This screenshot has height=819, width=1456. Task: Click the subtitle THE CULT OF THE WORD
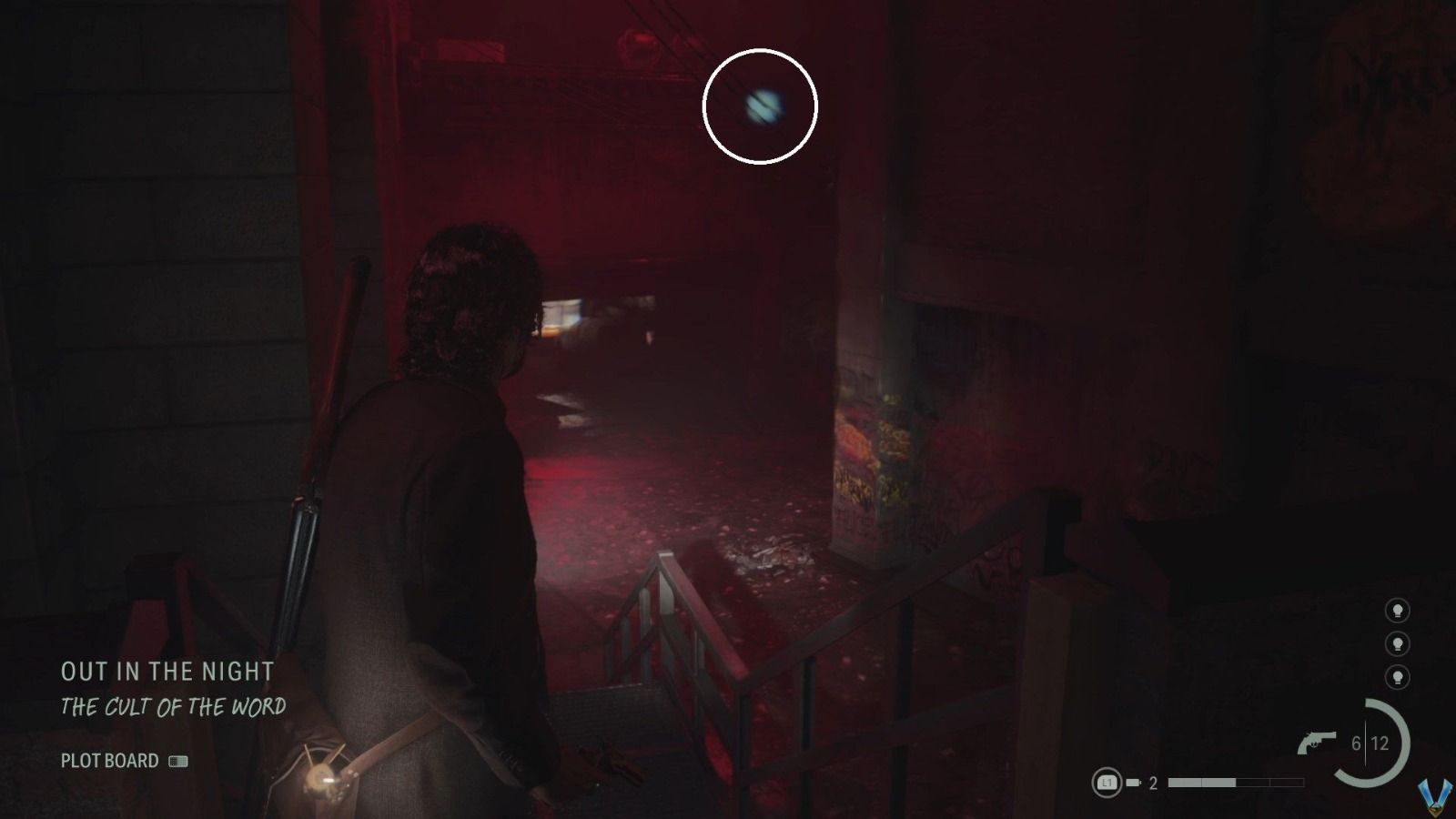tap(174, 705)
